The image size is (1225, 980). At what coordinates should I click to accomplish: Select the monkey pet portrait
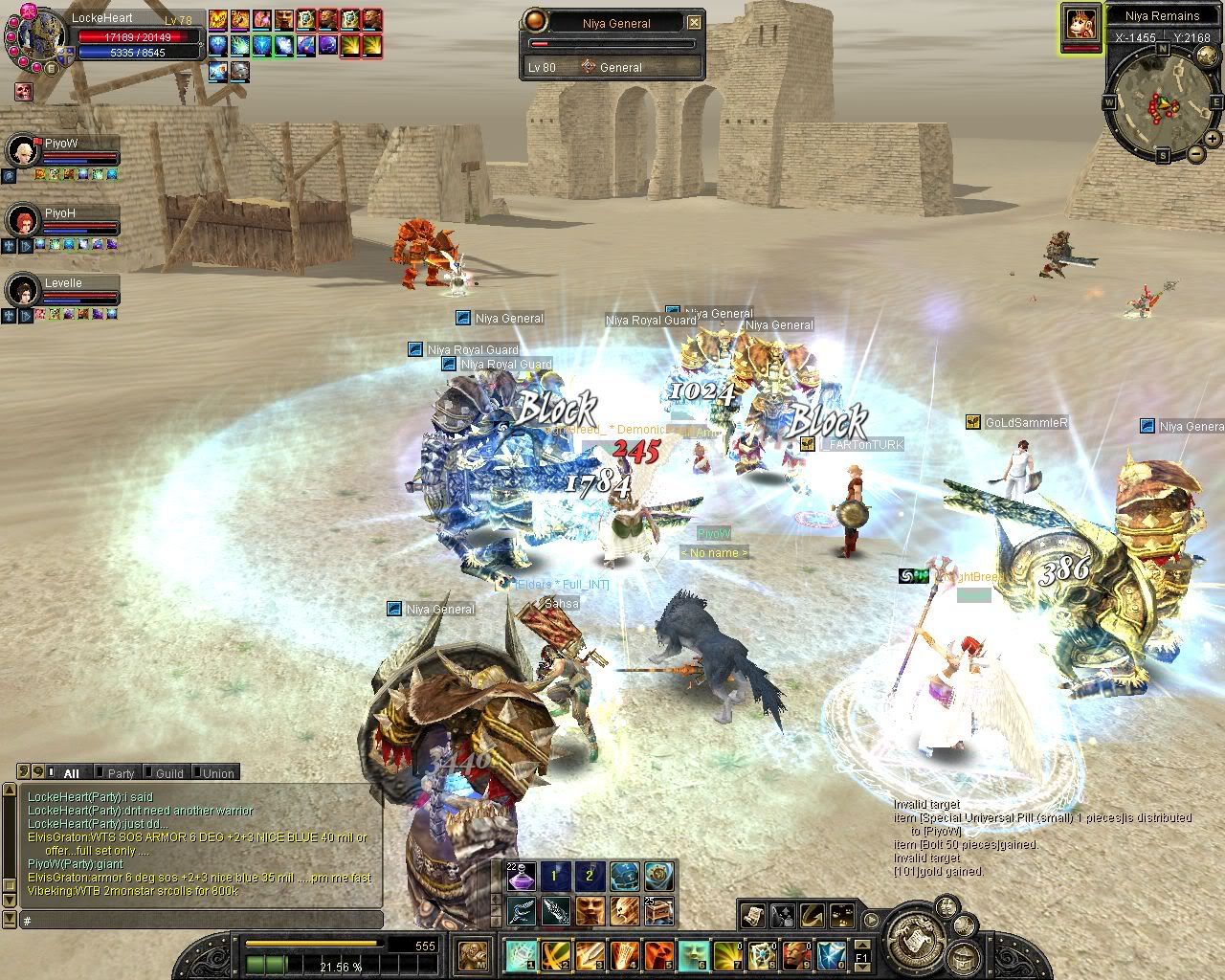pos(1081,25)
